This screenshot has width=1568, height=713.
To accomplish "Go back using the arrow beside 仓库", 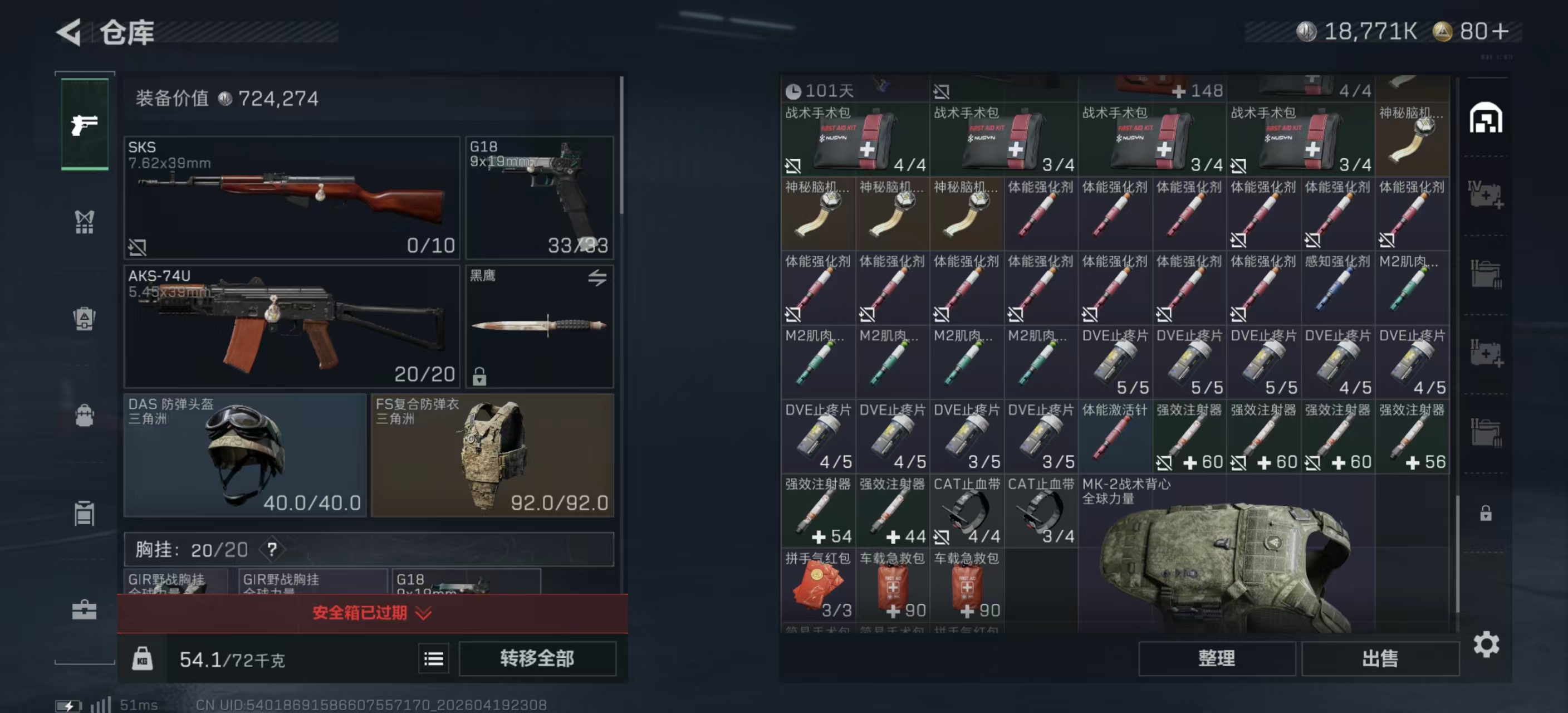I will (70, 32).
